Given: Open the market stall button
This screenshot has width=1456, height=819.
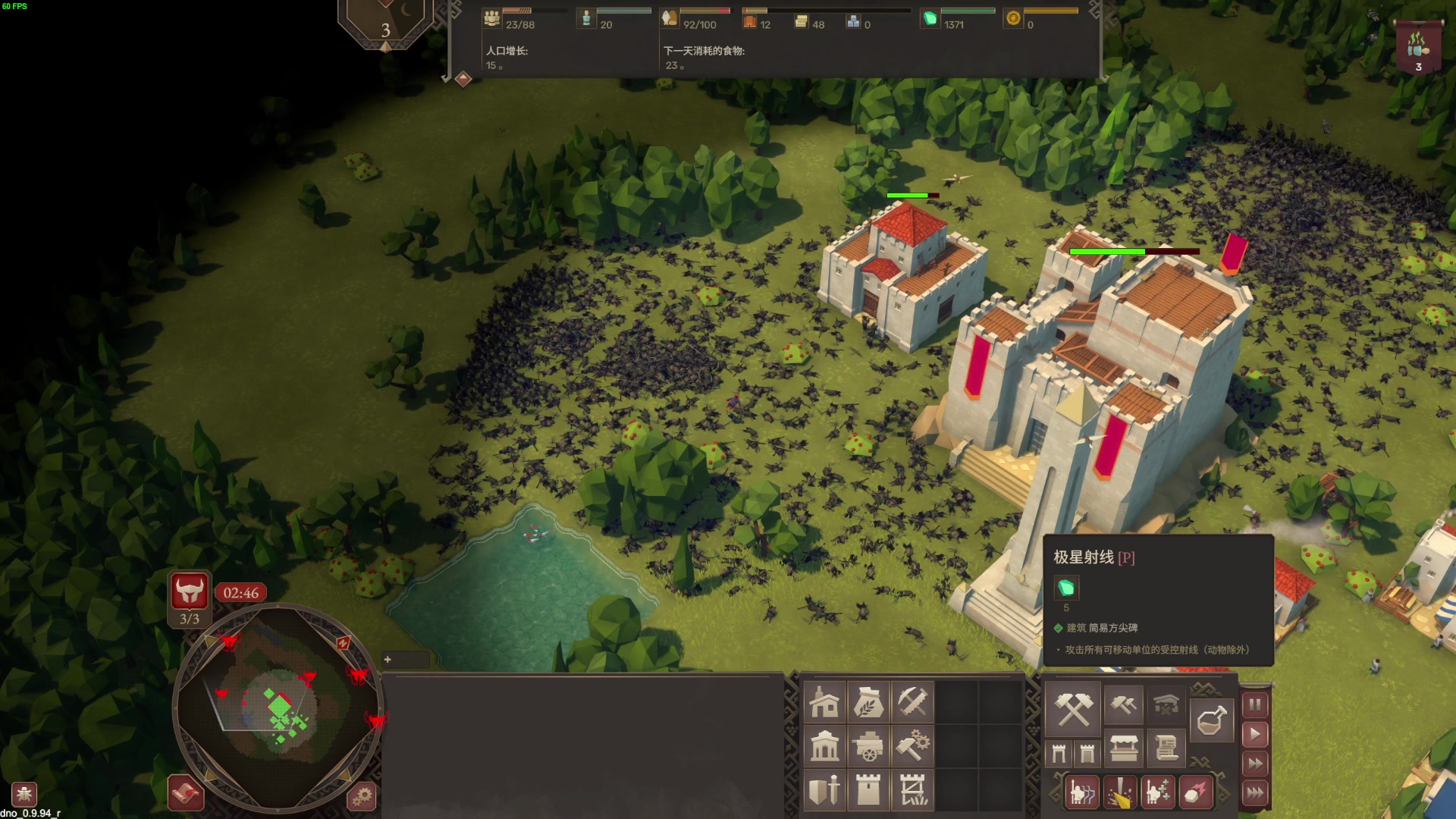Looking at the screenshot, I should click(x=1123, y=750).
